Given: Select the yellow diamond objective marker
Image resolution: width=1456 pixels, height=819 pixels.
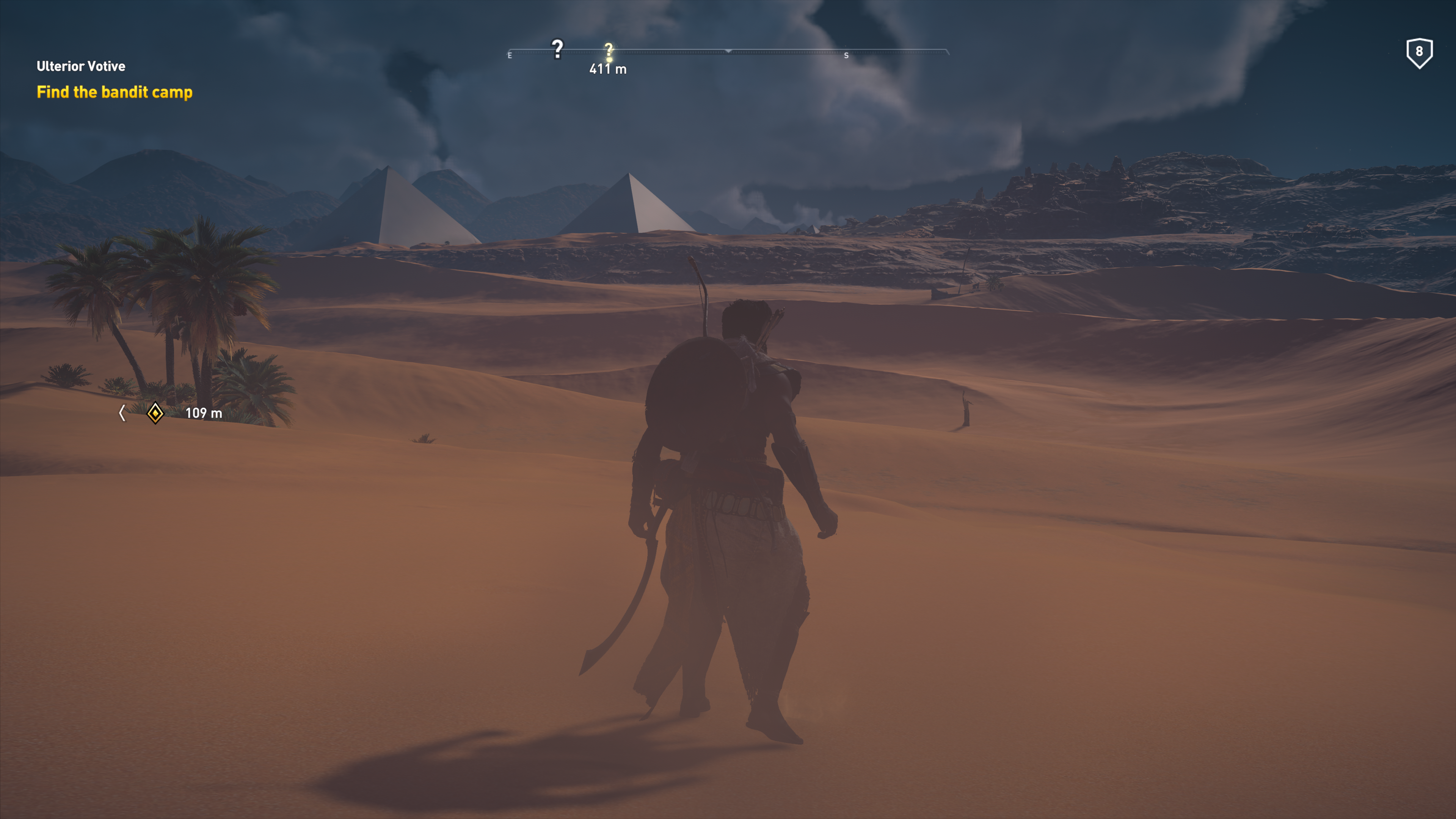Looking at the screenshot, I should [155, 413].
